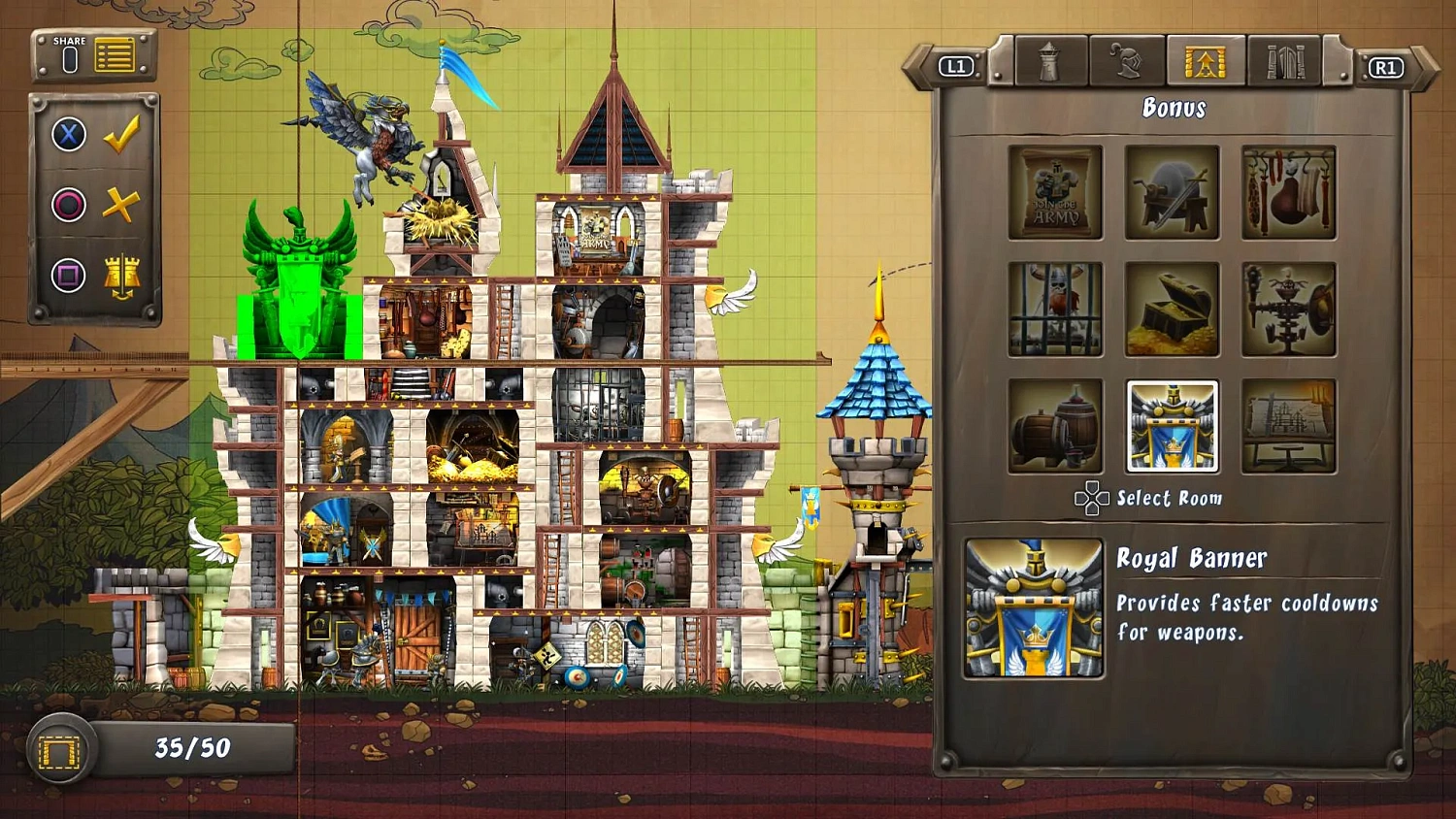Open the knight helmet armory tab
The image size is (1456, 819).
pyautogui.click(x=1127, y=60)
